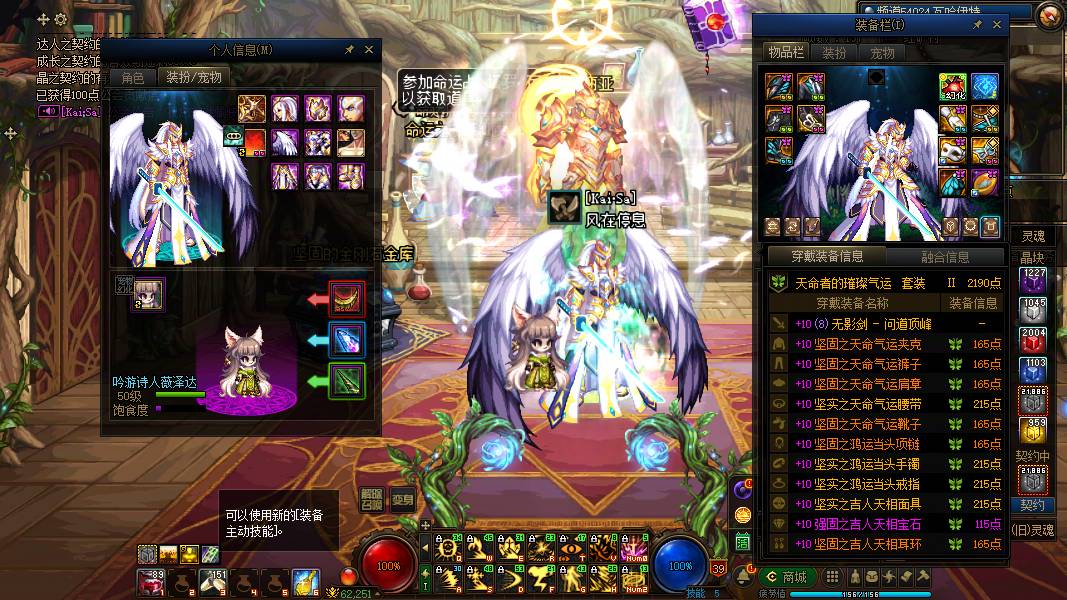Screen dimensions: 1067x600
Task: Switch to the 角色 tab in character info
Action: (x=132, y=77)
